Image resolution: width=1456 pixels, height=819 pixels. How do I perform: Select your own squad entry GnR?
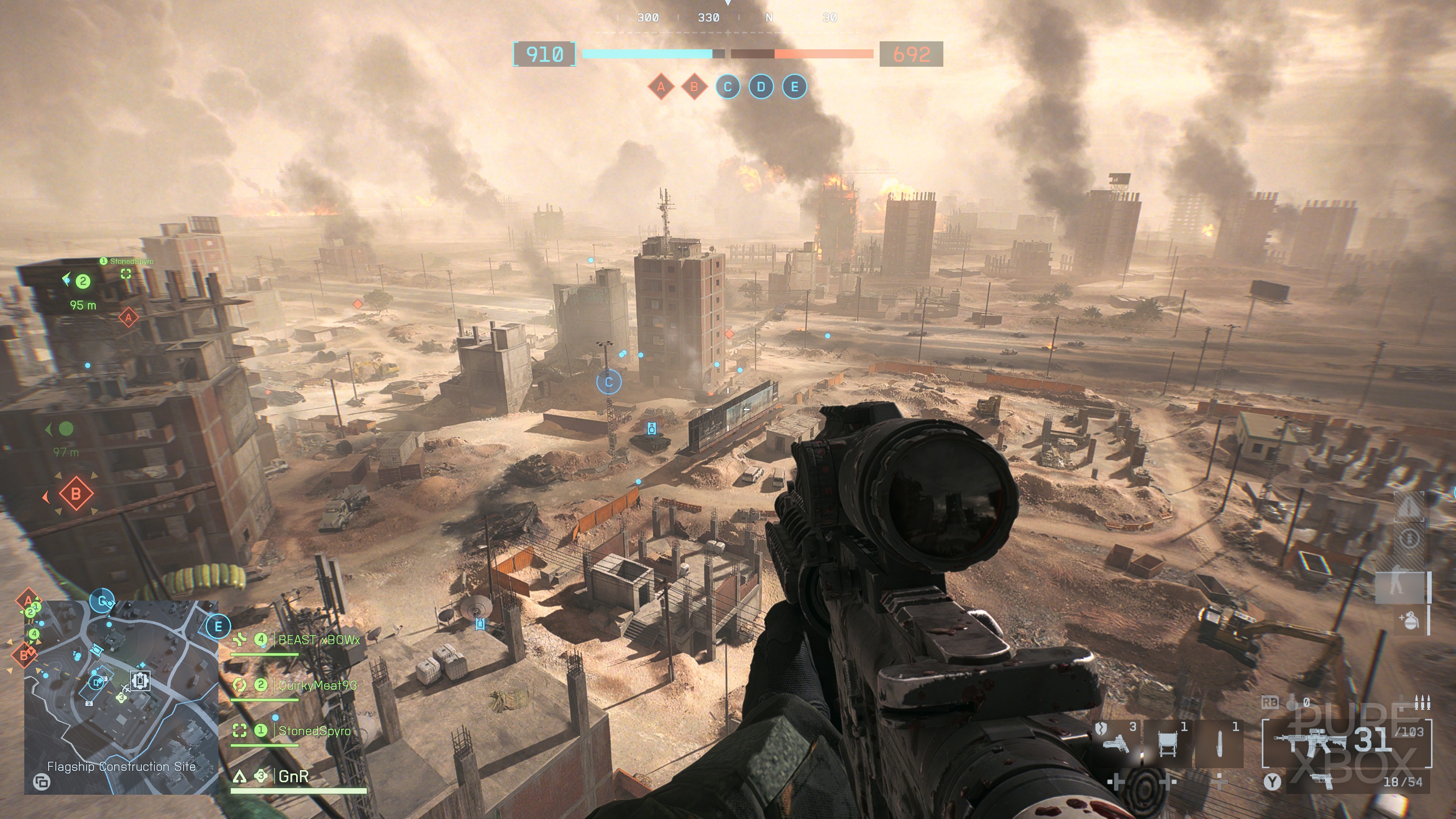293,777
